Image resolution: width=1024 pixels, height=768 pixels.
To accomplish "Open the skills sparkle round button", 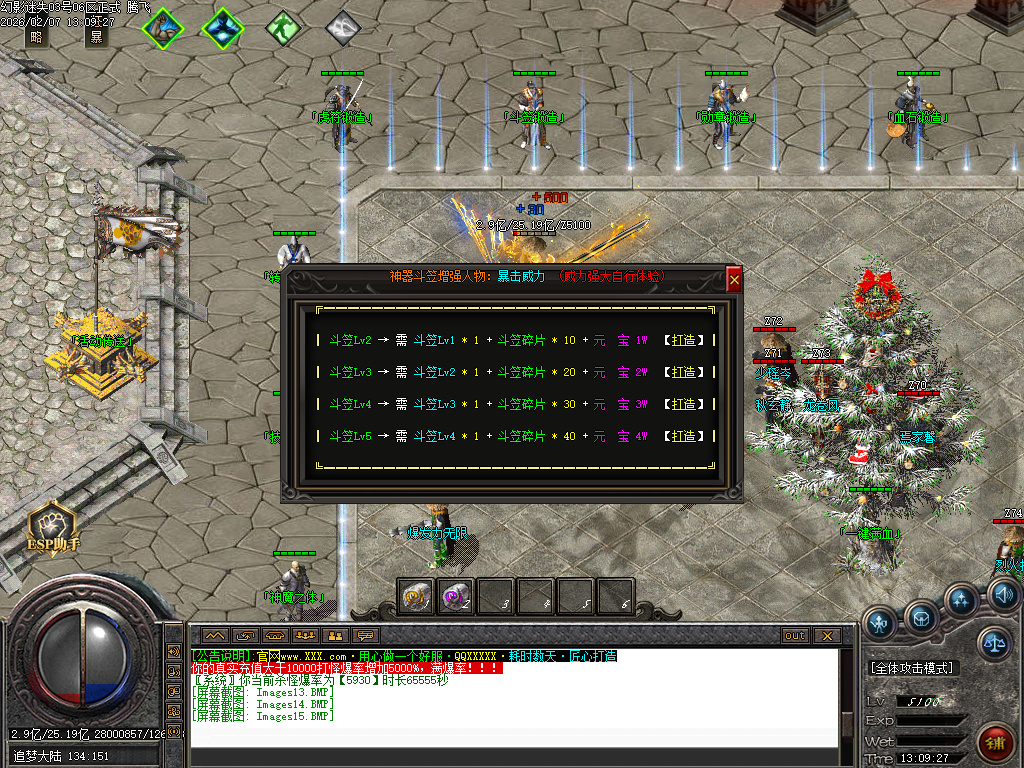I will point(962,601).
